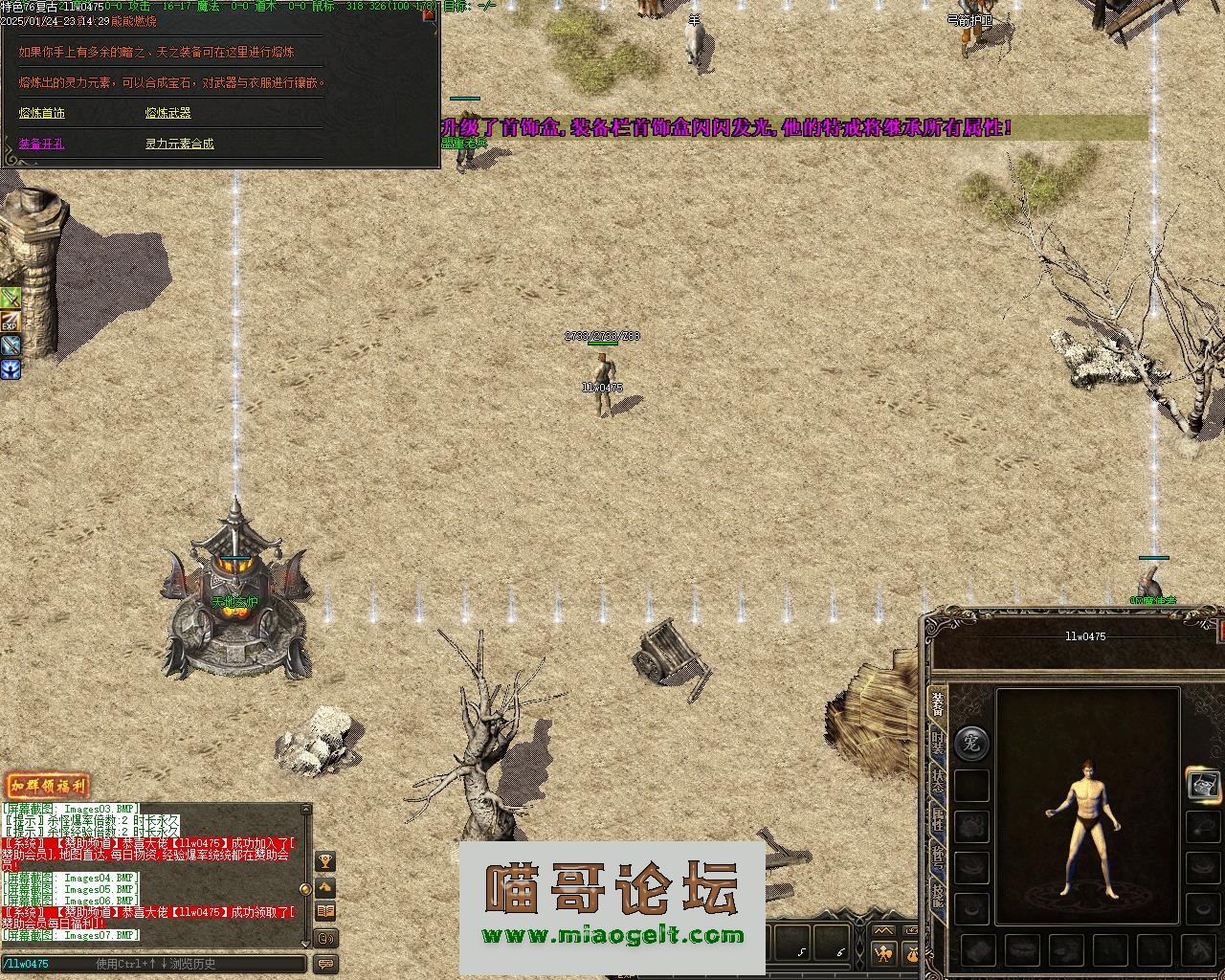This screenshot has height=980, width=1225.
Task: Click the EXP buff icon
Action: tap(10, 323)
